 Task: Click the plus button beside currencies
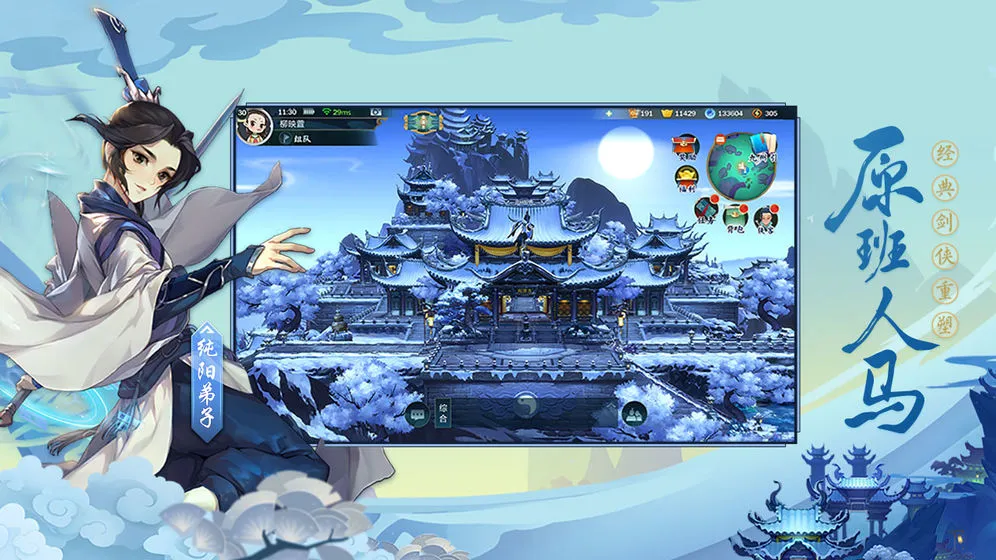pos(609,113)
